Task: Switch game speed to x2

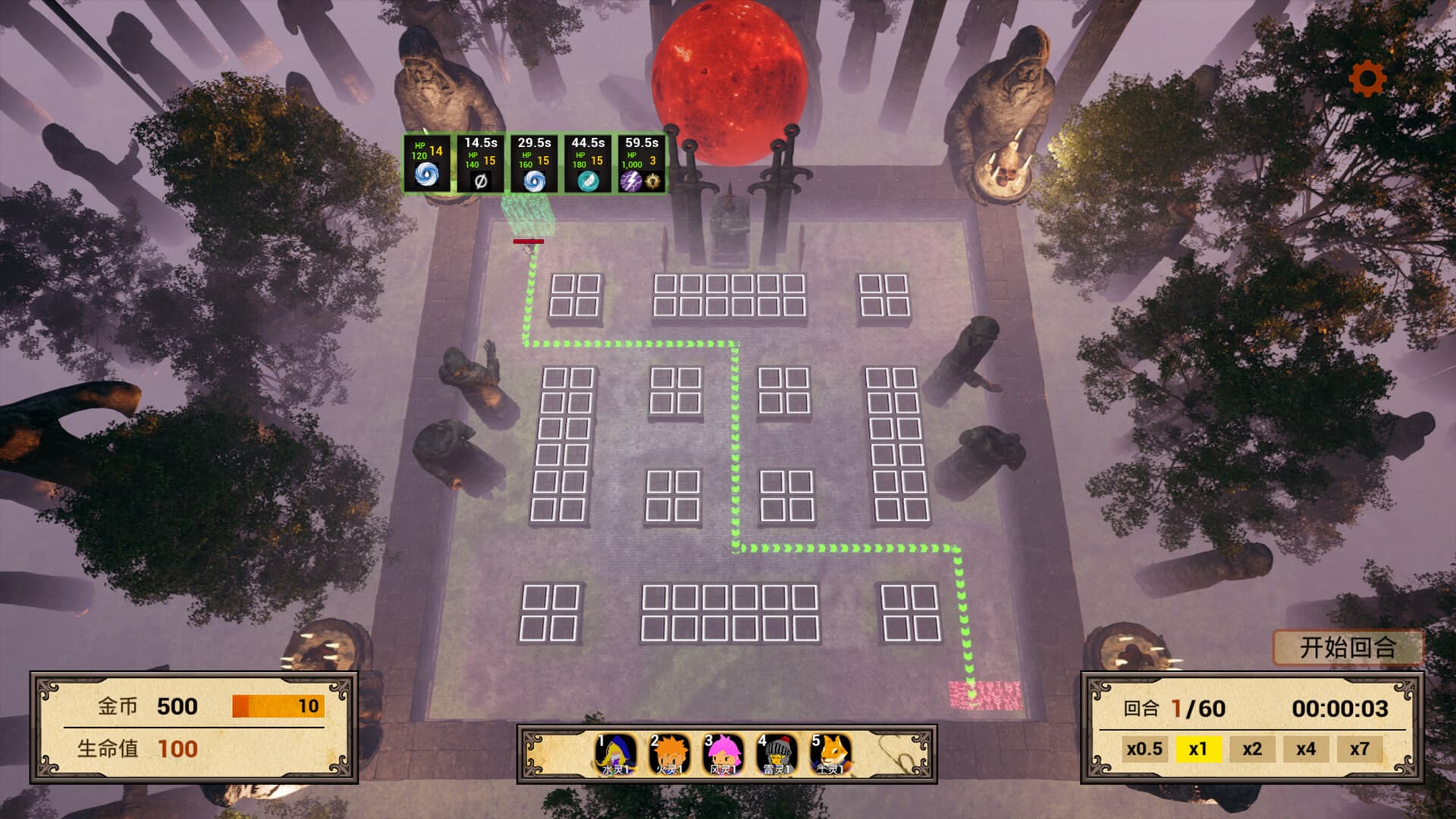Action: point(1252,749)
